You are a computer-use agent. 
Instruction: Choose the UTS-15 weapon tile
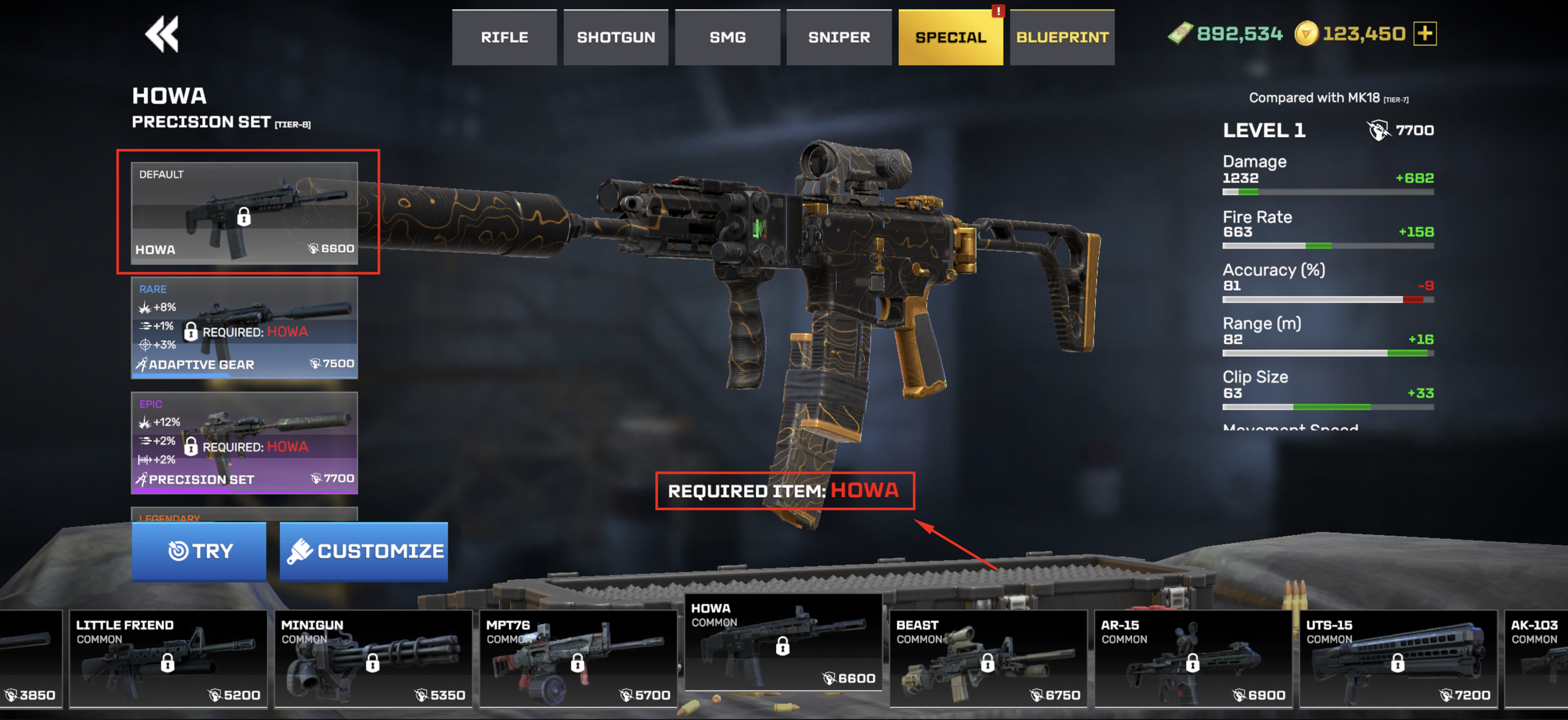point(1398,659)
